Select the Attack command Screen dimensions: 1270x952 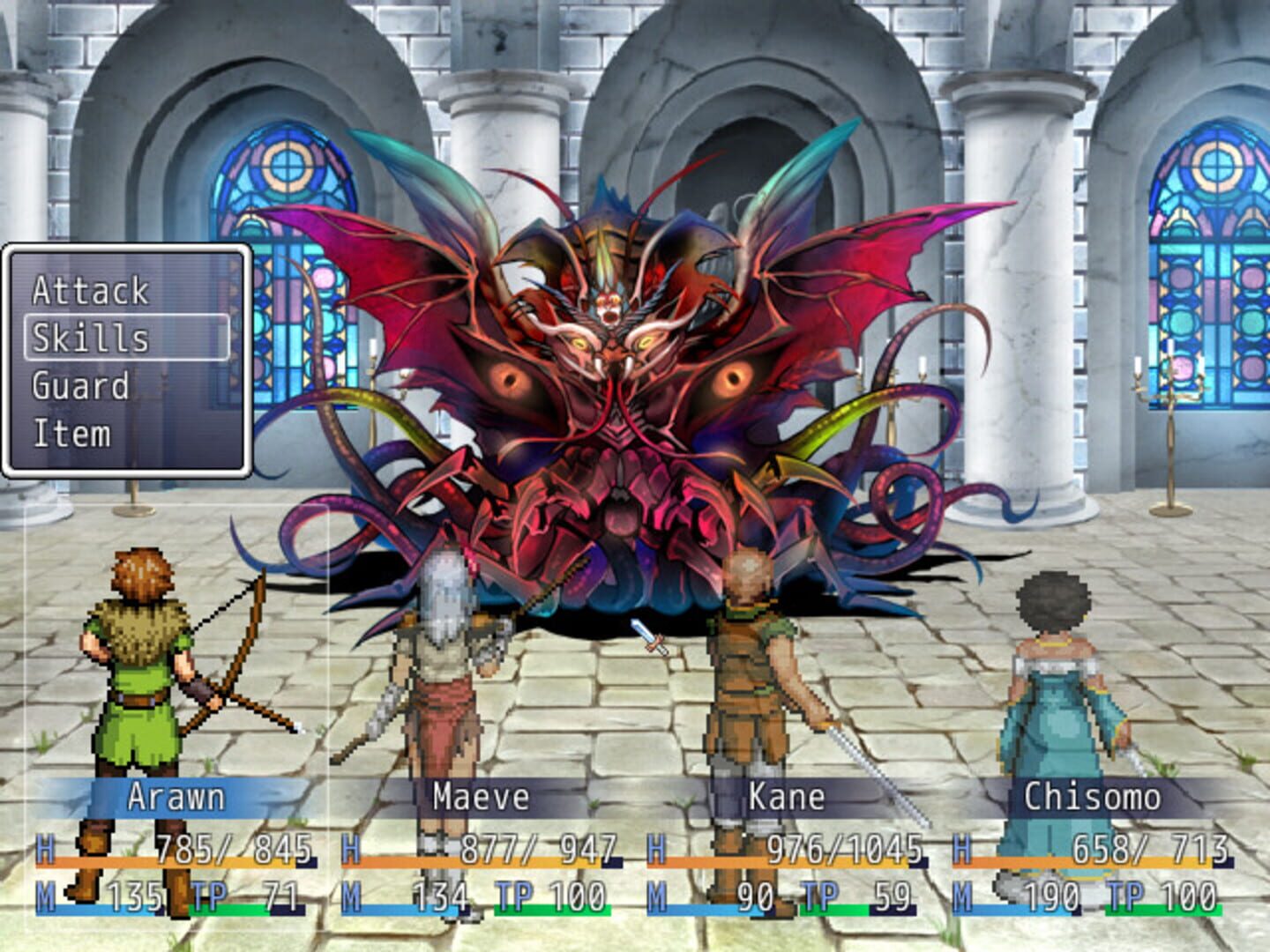[x=88, y=291]
